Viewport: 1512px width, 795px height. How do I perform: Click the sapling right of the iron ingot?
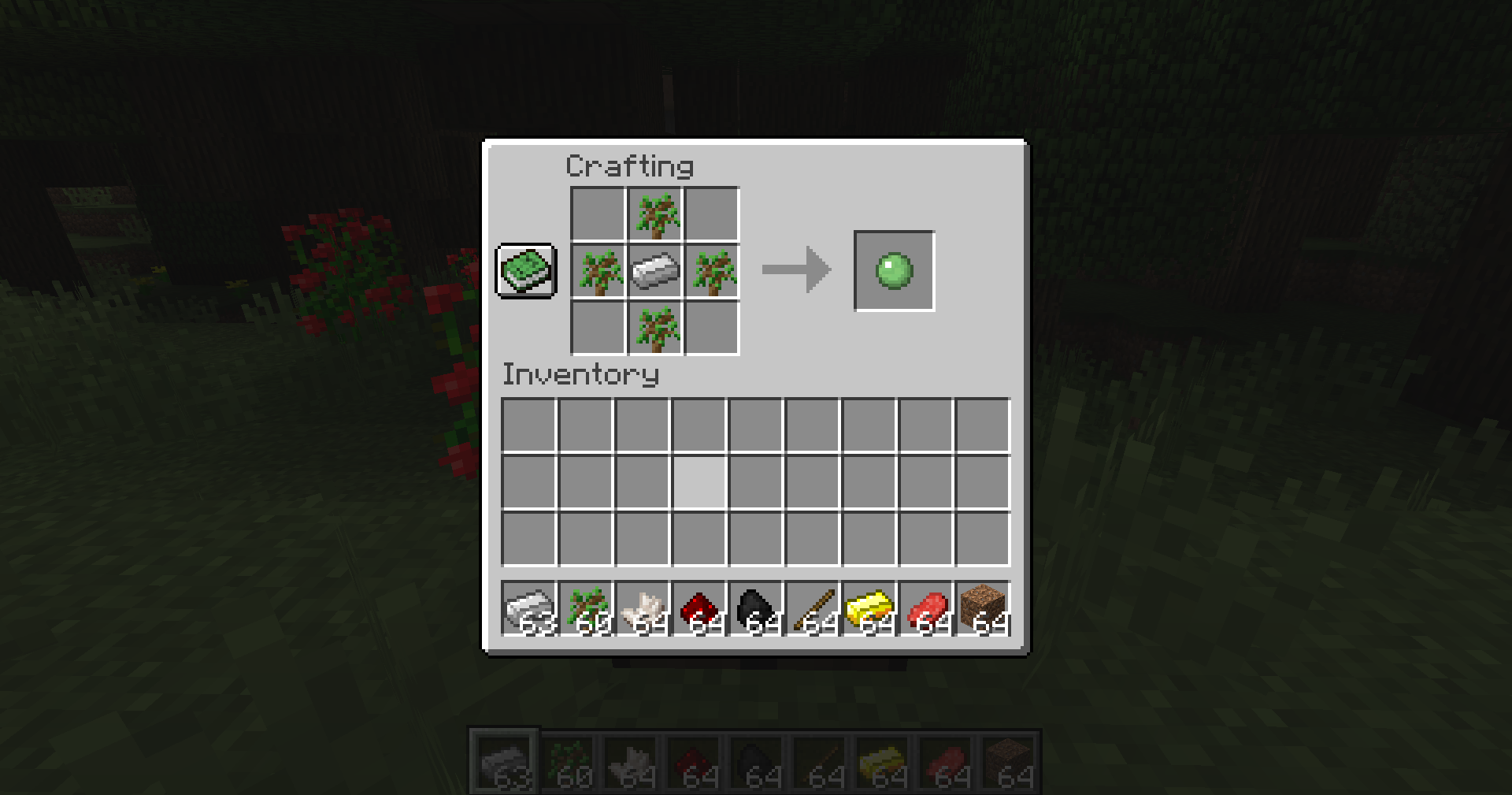click(x=712, y=272)
